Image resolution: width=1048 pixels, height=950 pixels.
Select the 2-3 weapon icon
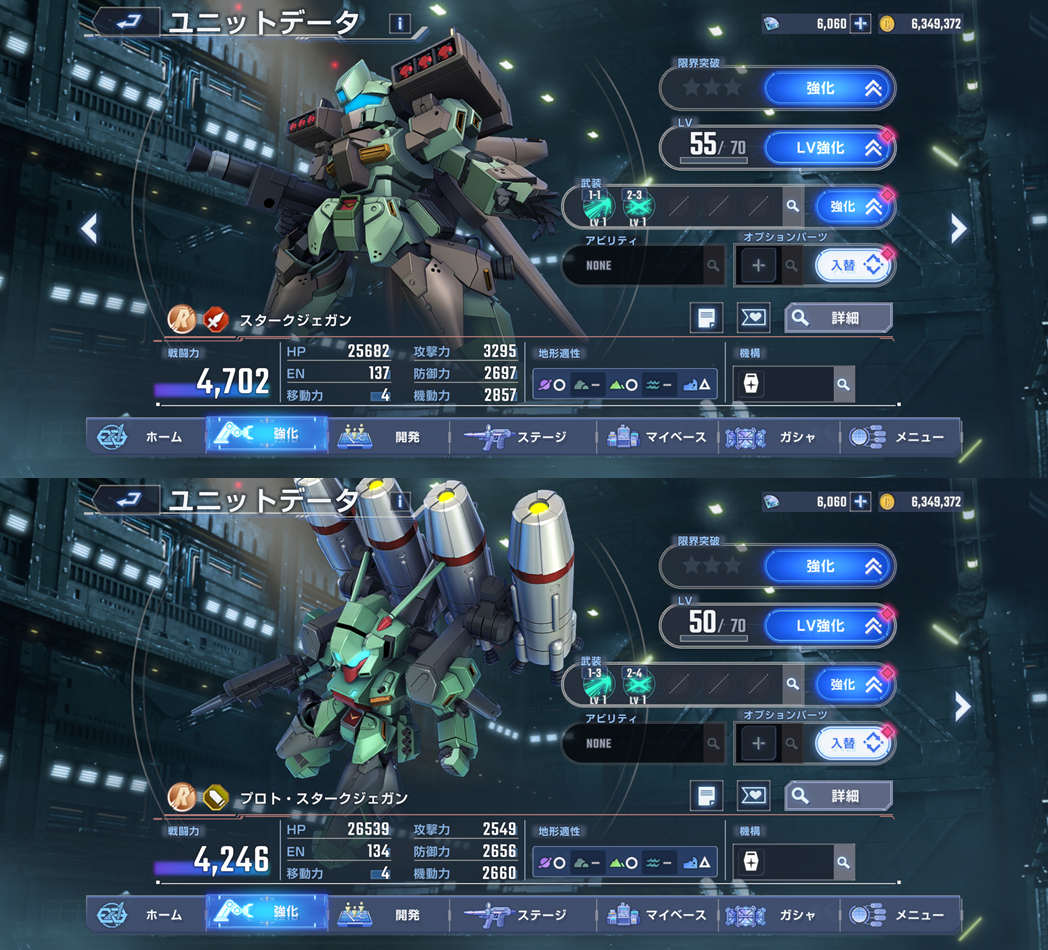(637, 206)
